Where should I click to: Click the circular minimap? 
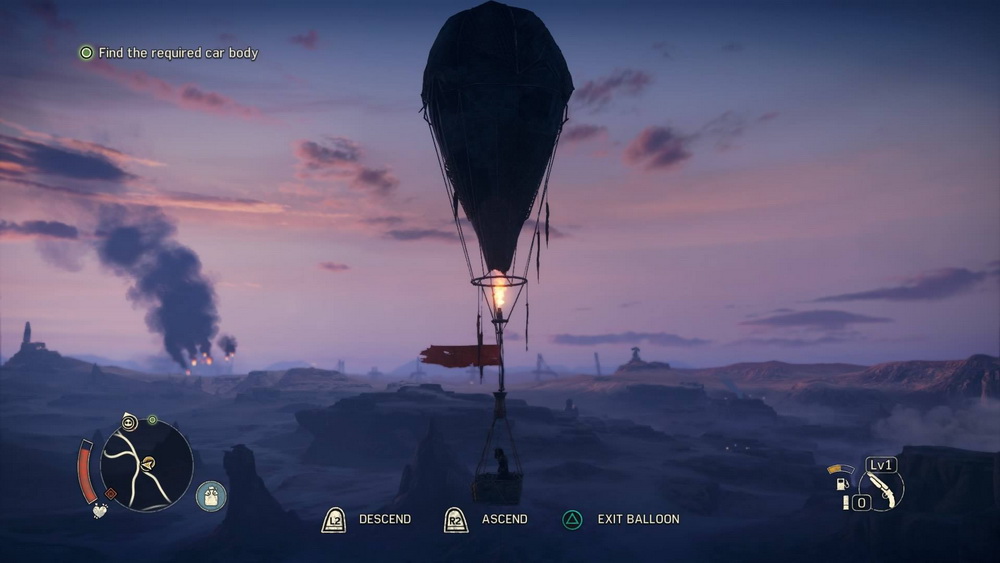[146, 464]
